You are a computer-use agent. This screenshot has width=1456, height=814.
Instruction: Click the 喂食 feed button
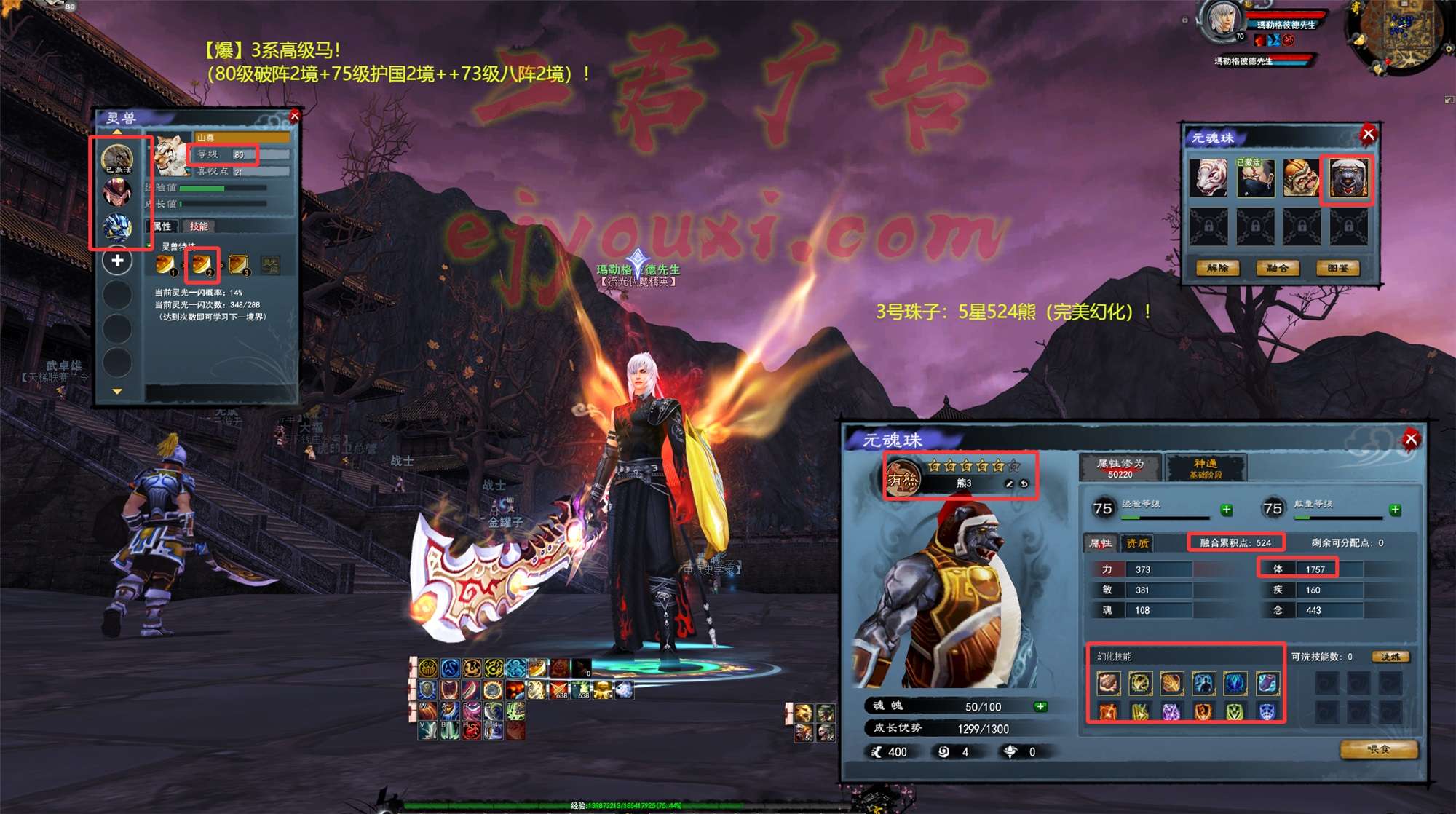coord(1379,750)
